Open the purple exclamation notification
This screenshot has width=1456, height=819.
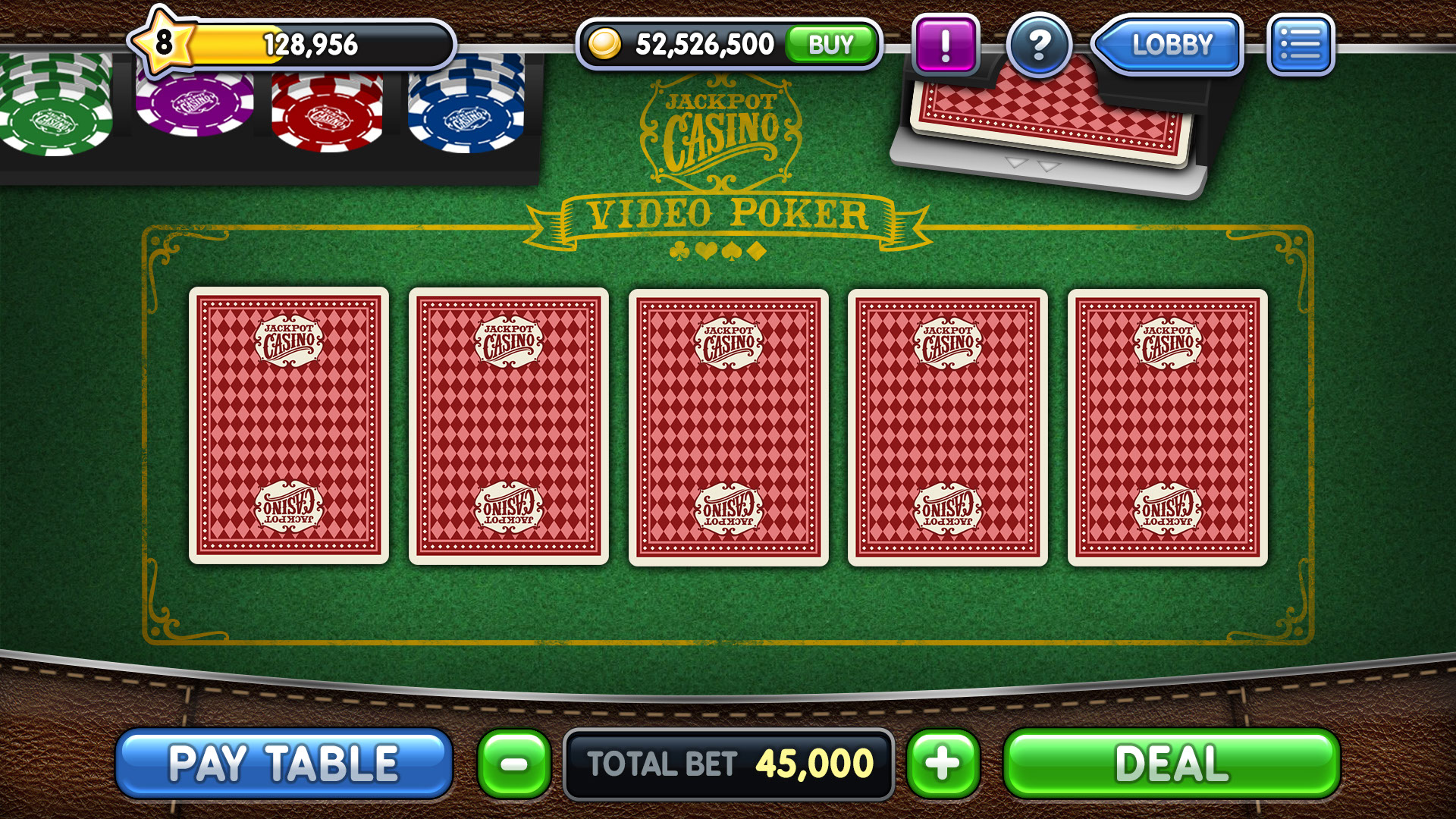[945, 45]
